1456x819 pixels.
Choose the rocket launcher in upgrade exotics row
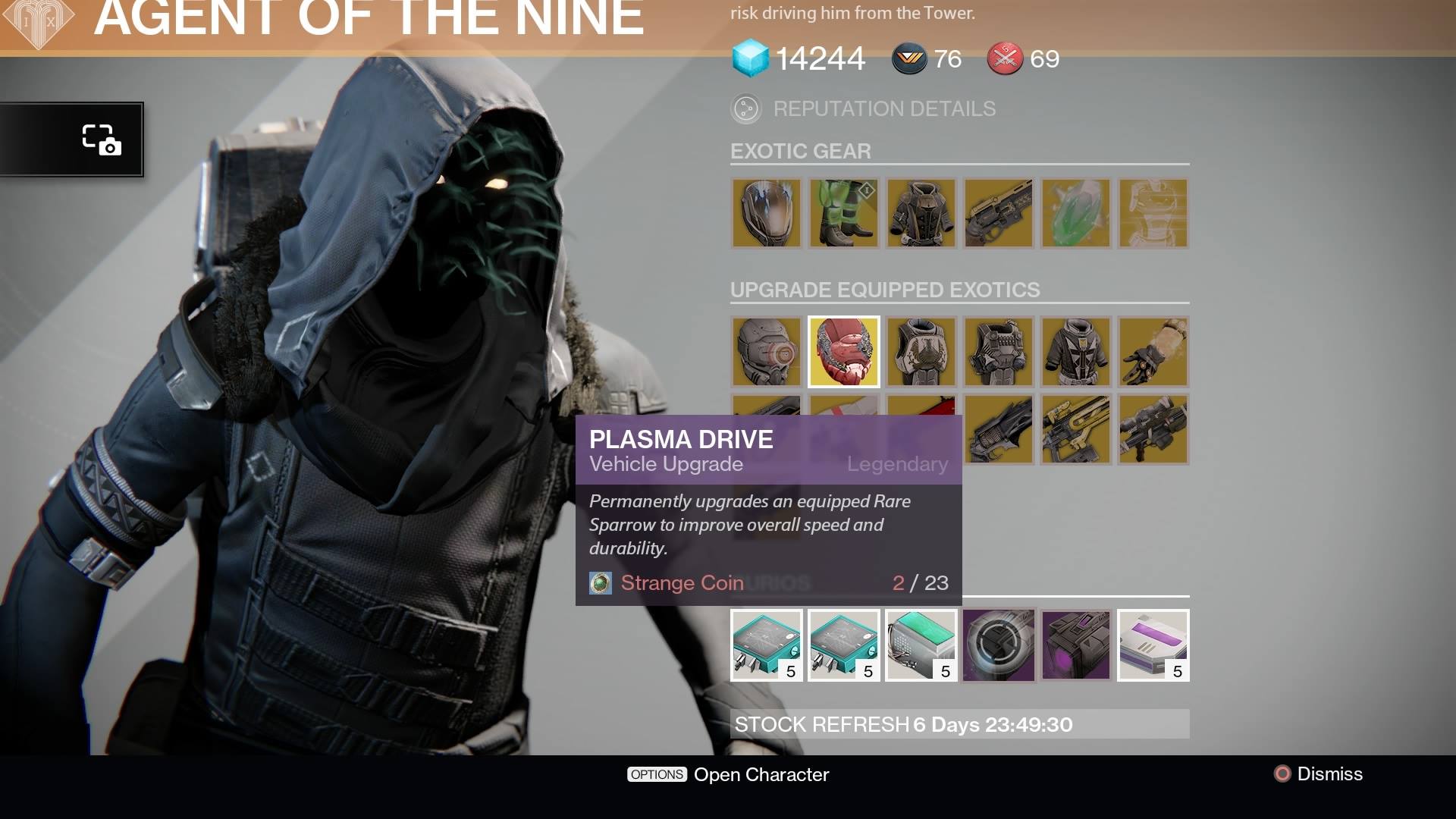(1153, 429)
